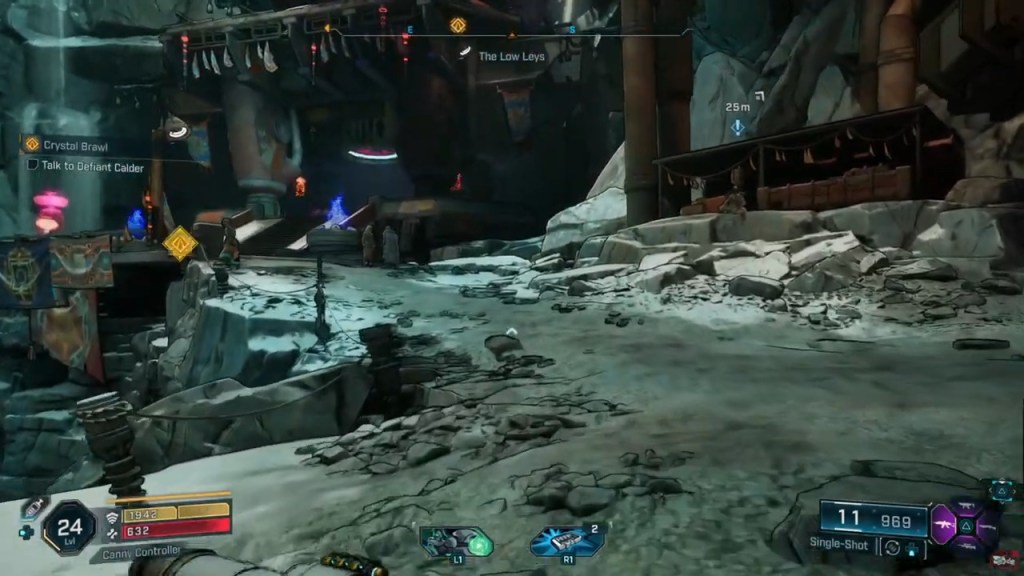Use the repkit syringe icon
1024x576 pixels.
[34, 507]
